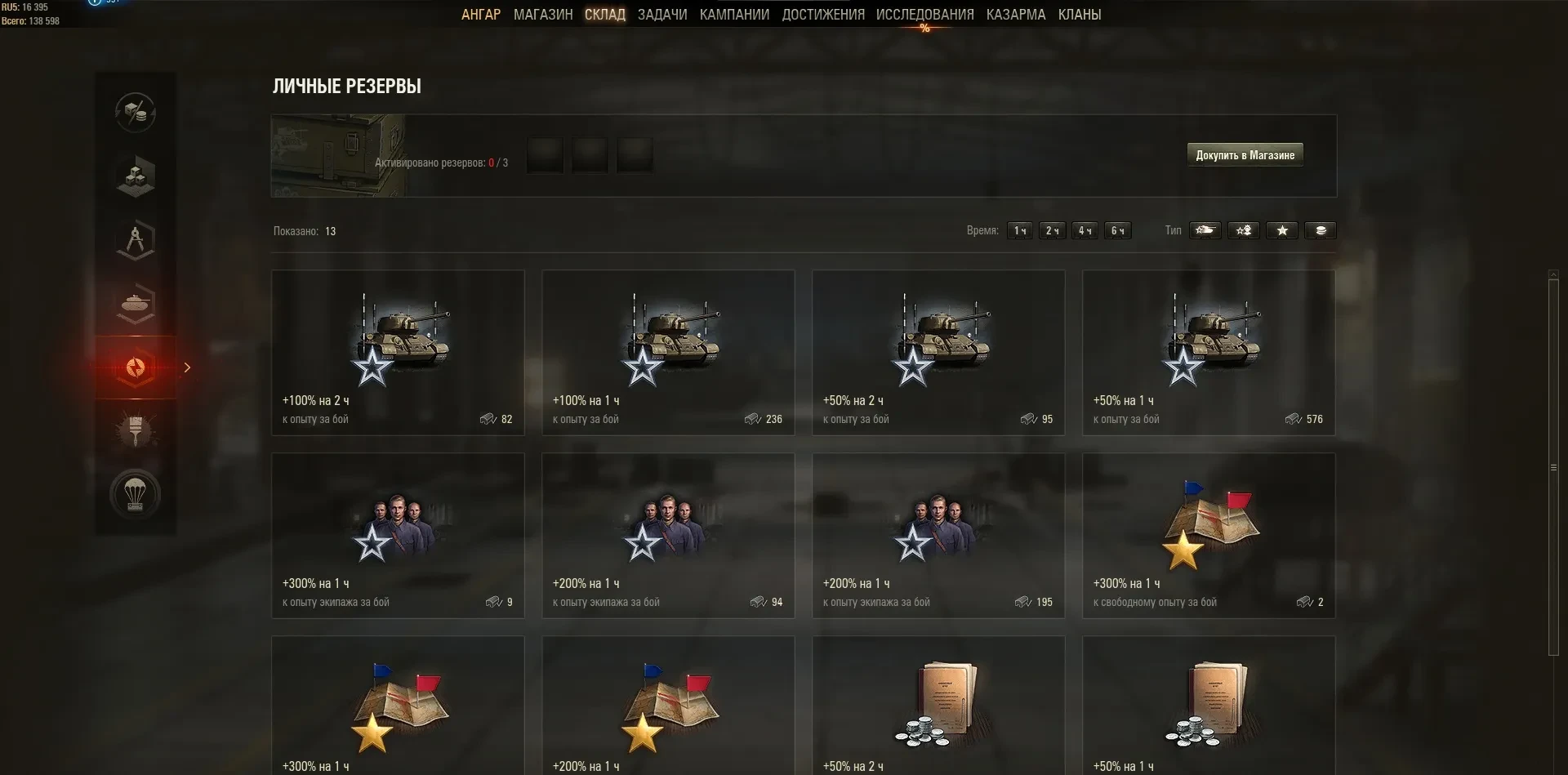Switch to the АНГАР tab

(x=481, y=14)
